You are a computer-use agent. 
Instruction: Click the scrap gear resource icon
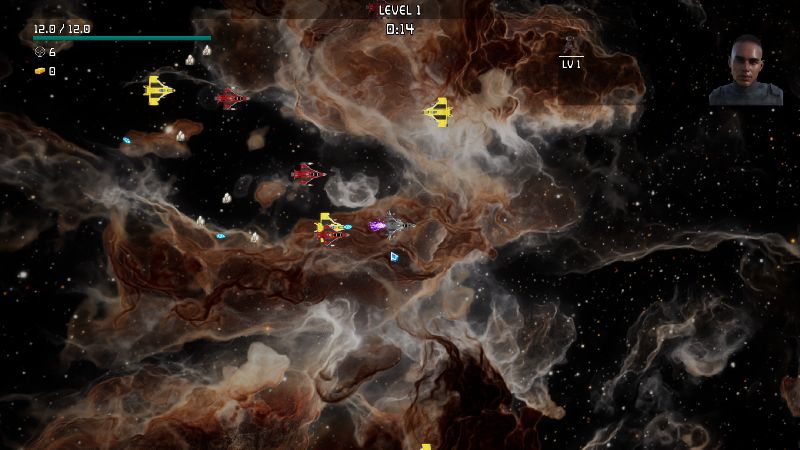point(40,52)
